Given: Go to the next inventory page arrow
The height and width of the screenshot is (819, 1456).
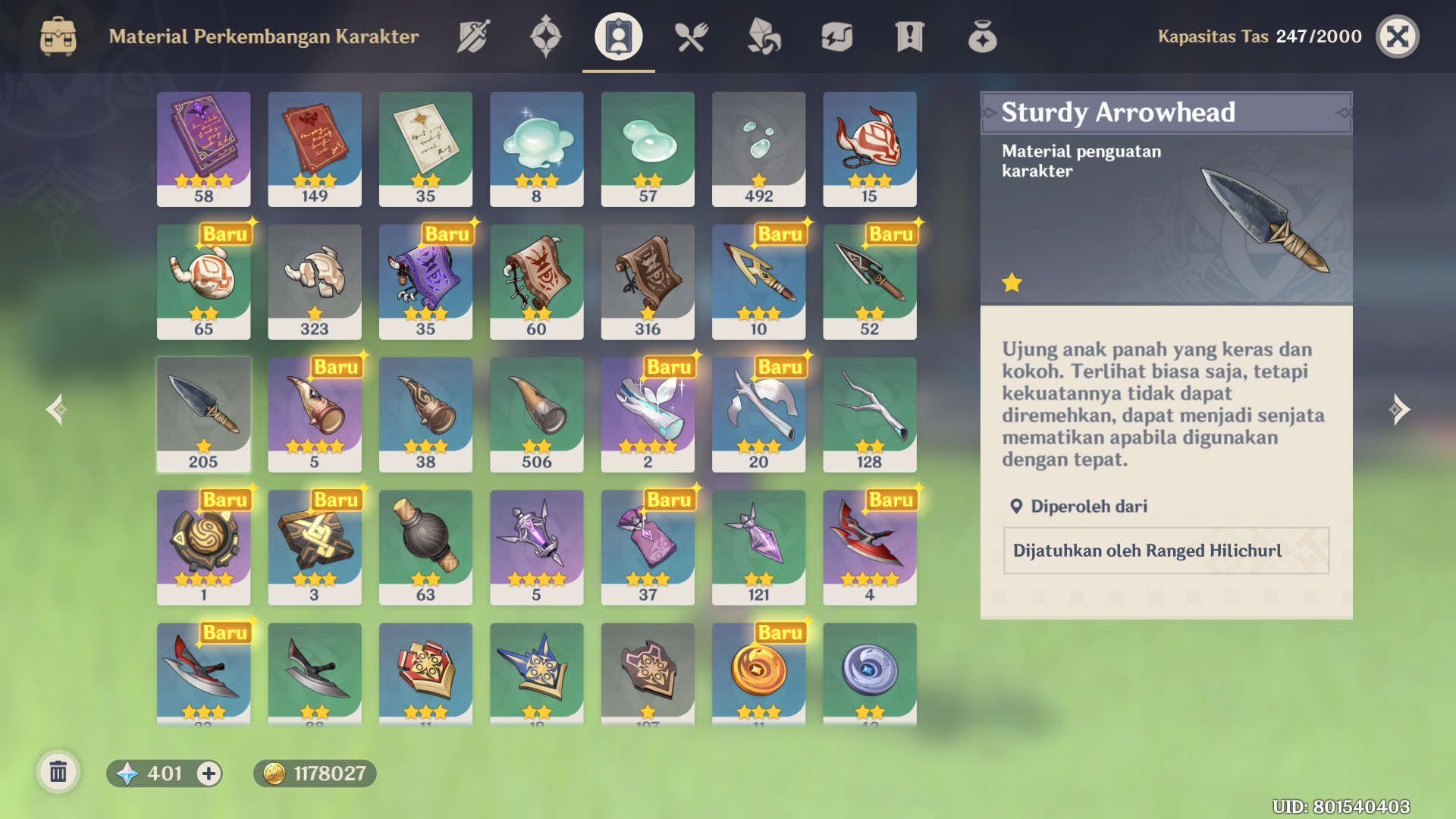Looking at the screenshot, I should (x=1399, y=409).
